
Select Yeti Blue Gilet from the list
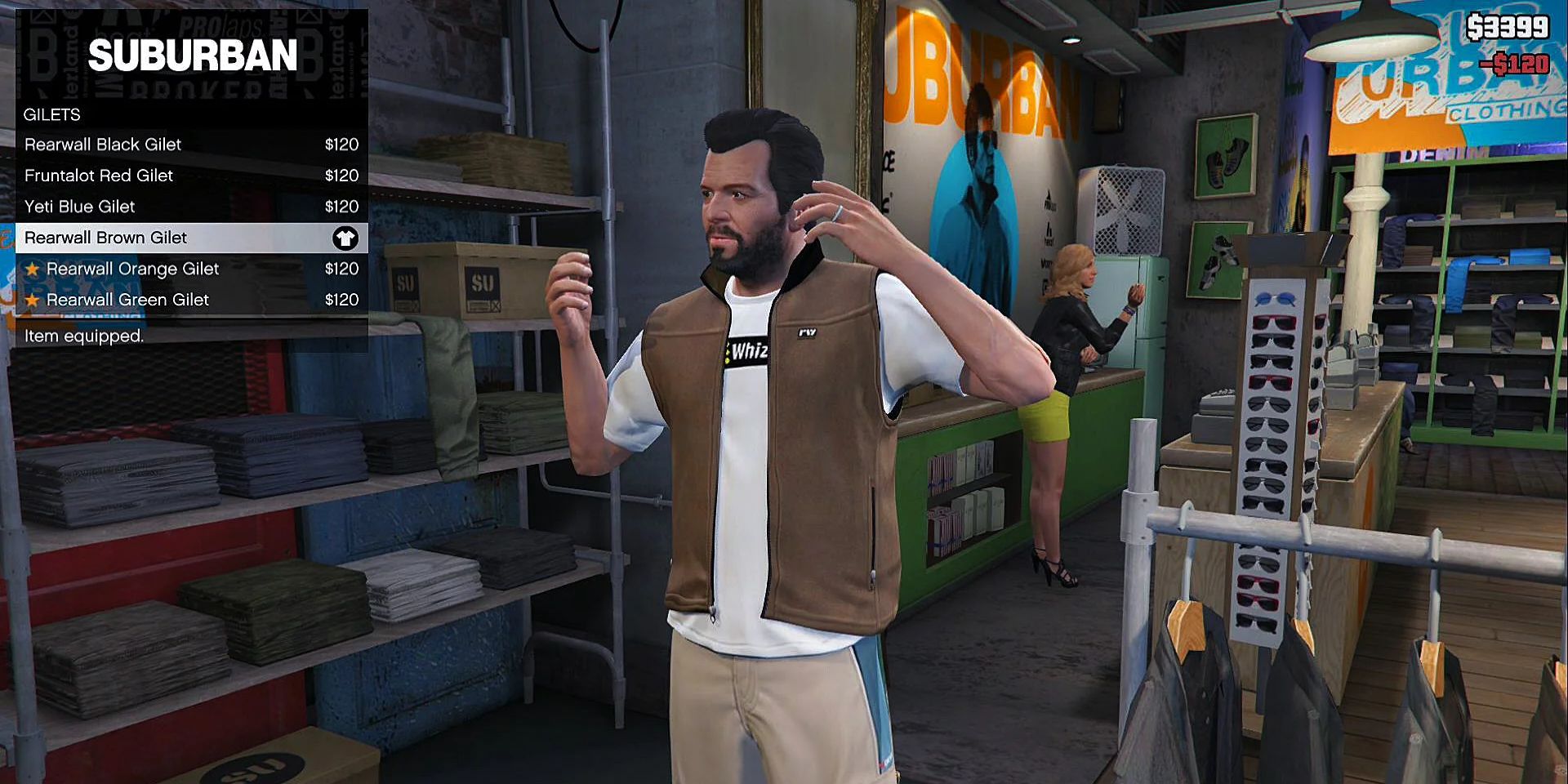(x=79, y=207)
